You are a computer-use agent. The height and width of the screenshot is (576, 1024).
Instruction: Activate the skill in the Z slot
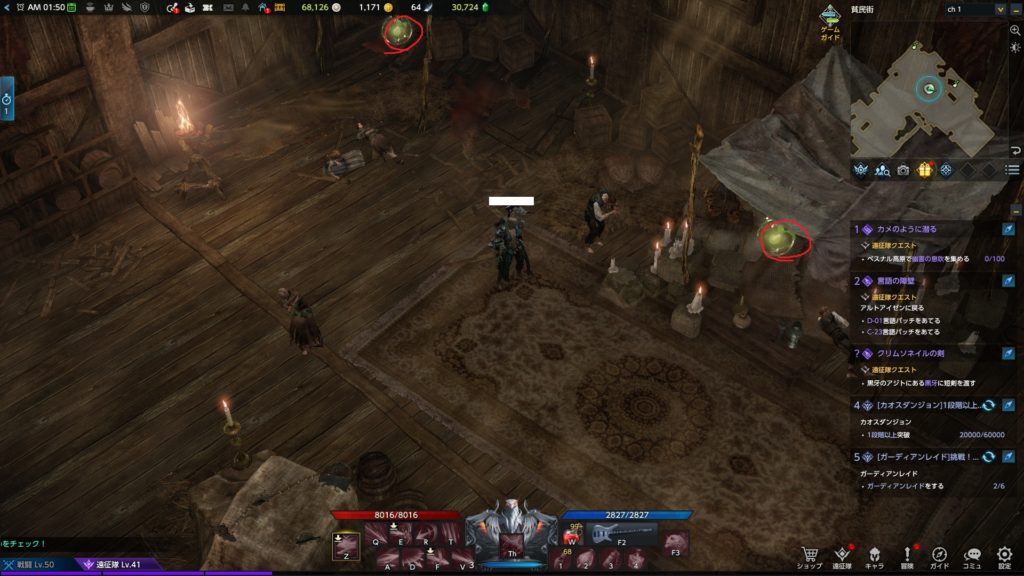tap(343, 545)
